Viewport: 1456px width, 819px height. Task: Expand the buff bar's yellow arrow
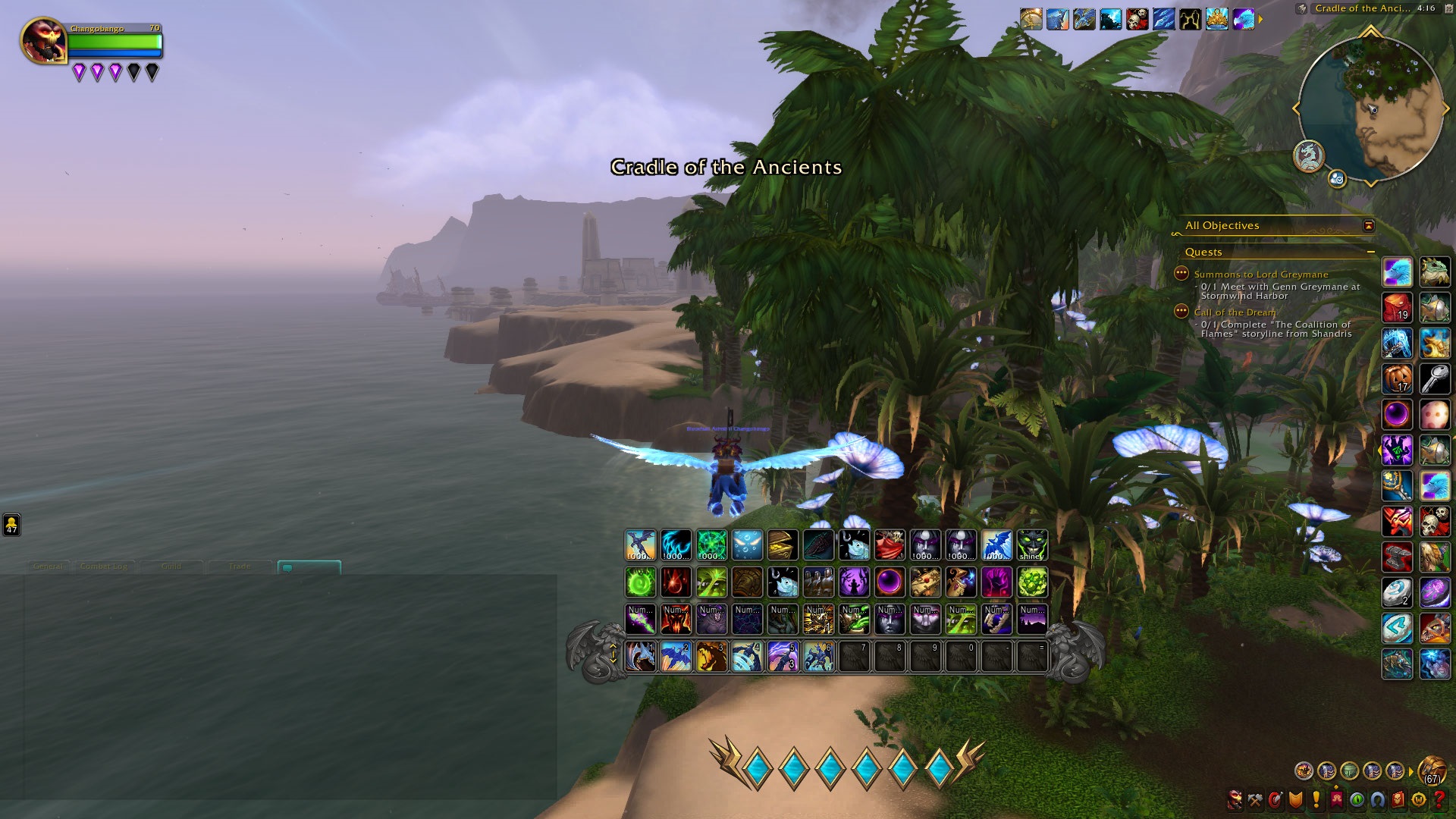pos(1260,19)
